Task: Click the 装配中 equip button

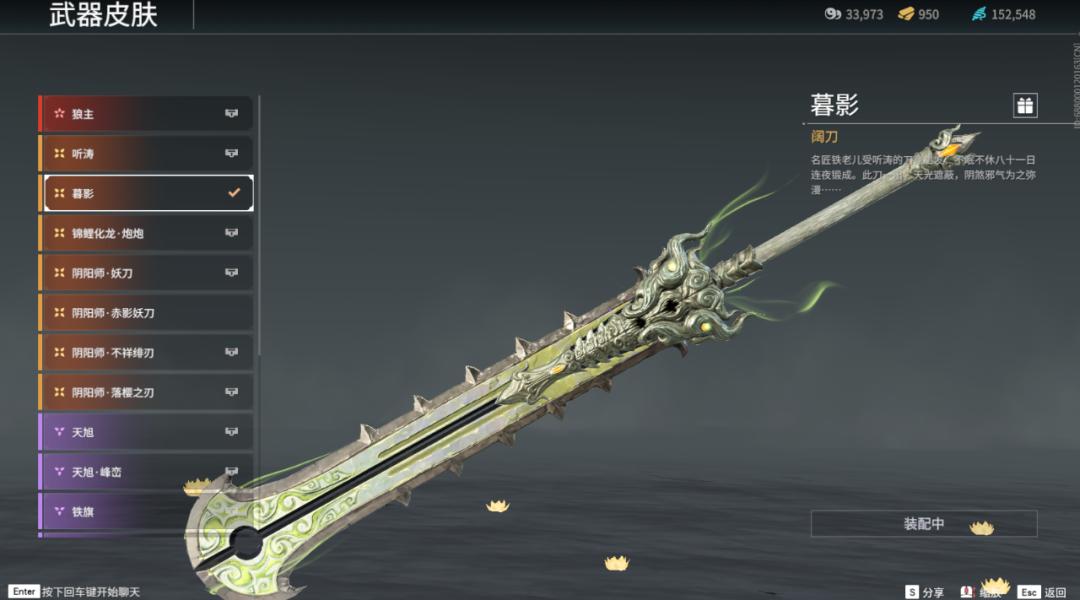Action: point(923,524)
